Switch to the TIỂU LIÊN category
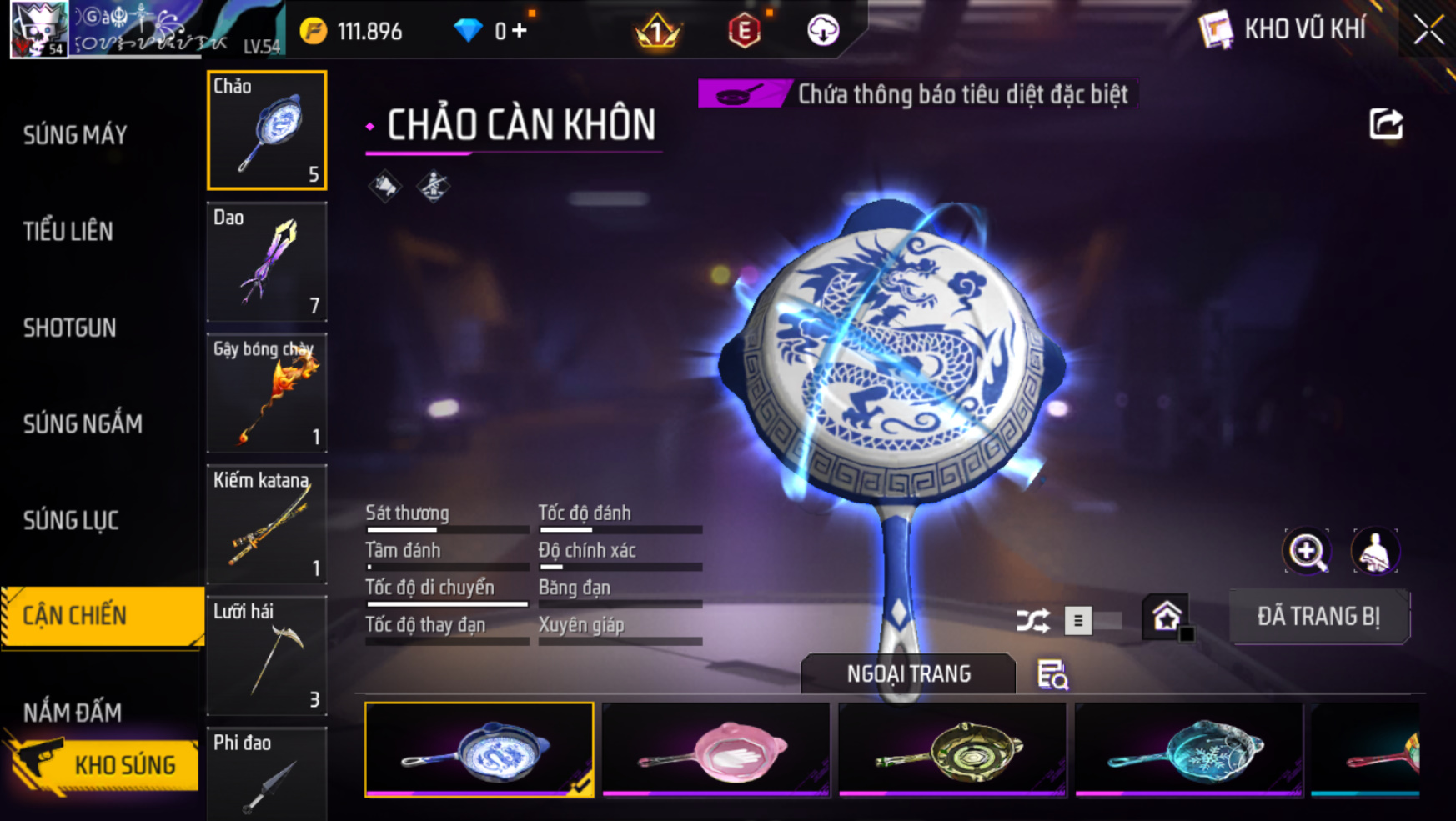Screen dimensions: 1456x821 coord(68,232)
